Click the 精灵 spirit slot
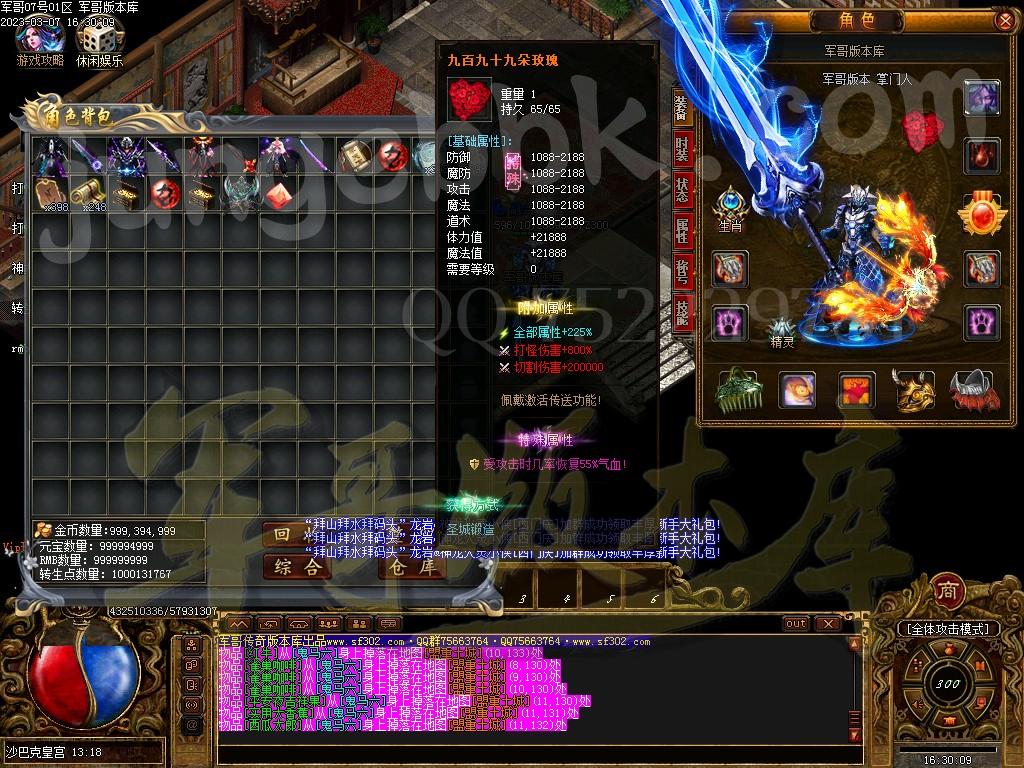 782,330
